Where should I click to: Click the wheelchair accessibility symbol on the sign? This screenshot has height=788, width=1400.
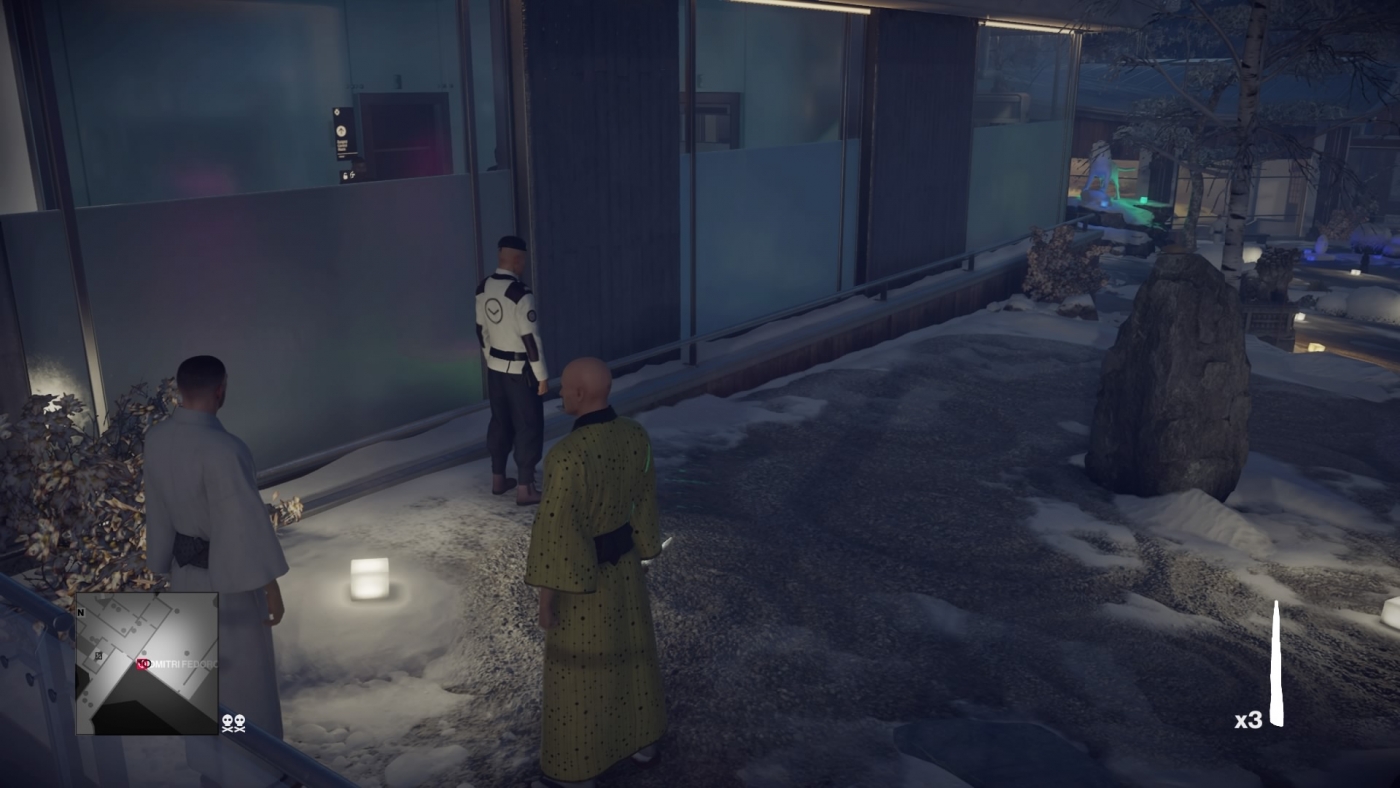pos(352,174)
